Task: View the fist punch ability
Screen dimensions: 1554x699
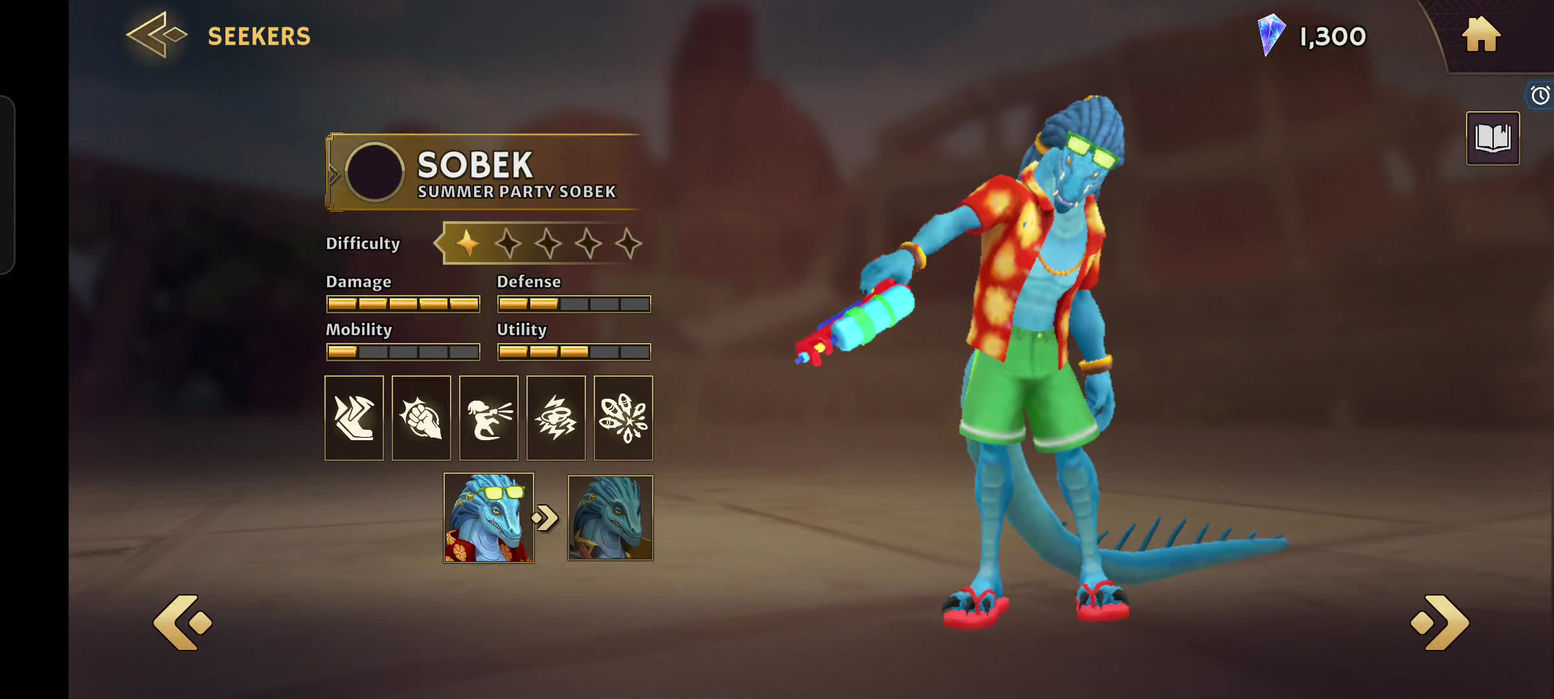Action: tap(421, 418)
